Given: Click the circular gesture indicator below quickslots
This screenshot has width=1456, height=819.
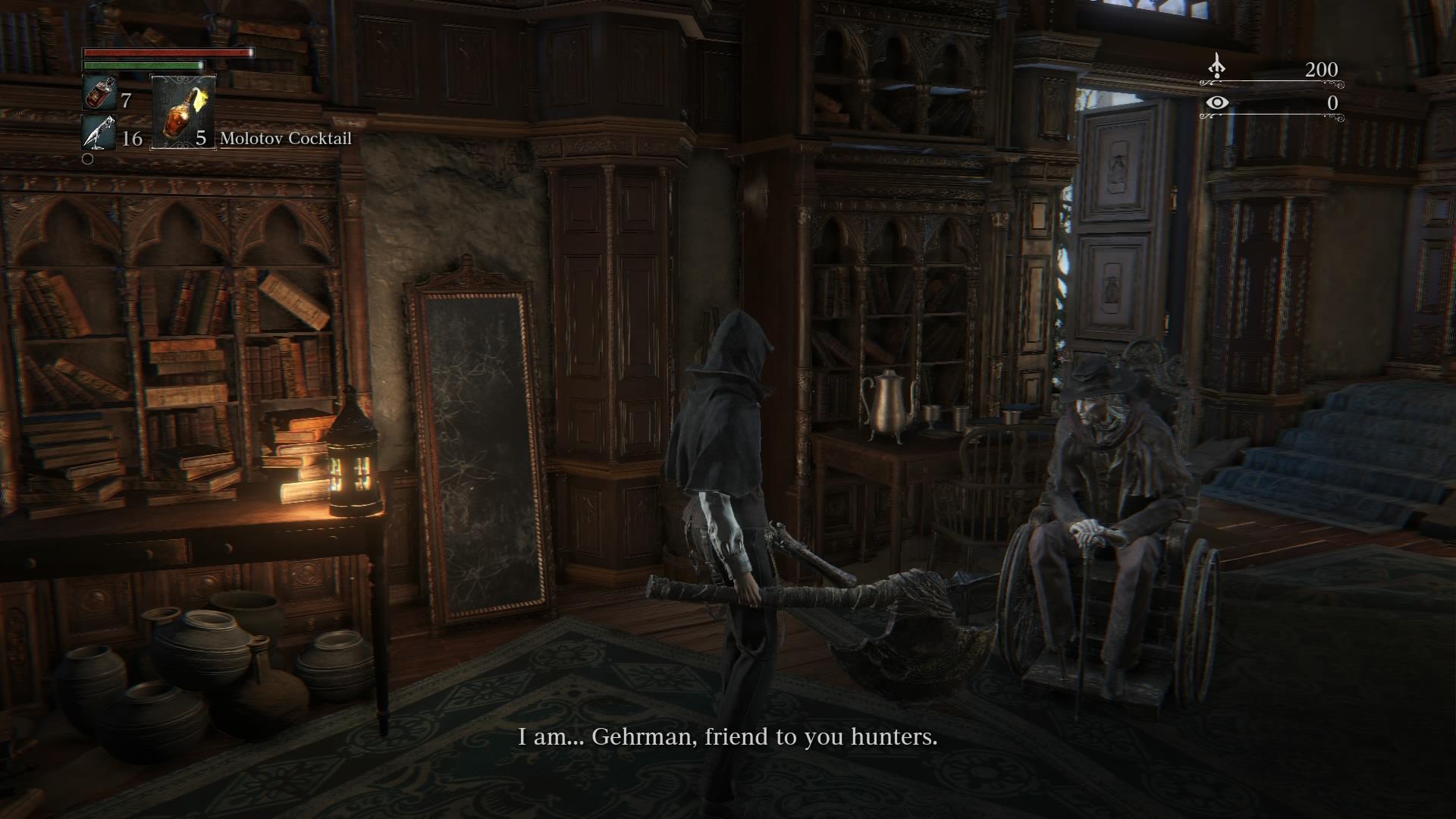Looking at the screenshot, I should pyautogui.click(x=87, y=159).
